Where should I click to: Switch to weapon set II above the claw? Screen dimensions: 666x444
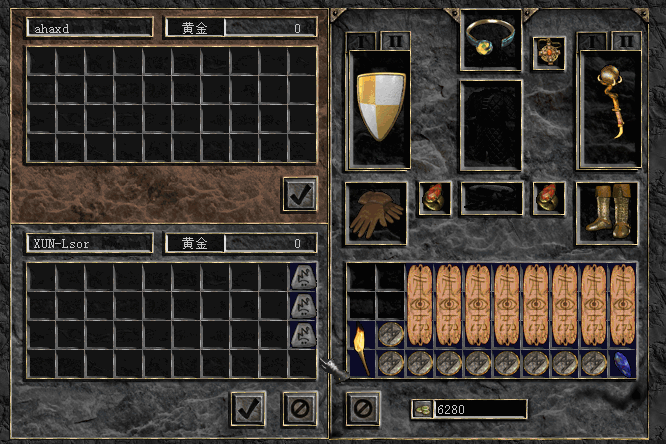(625, 39)
